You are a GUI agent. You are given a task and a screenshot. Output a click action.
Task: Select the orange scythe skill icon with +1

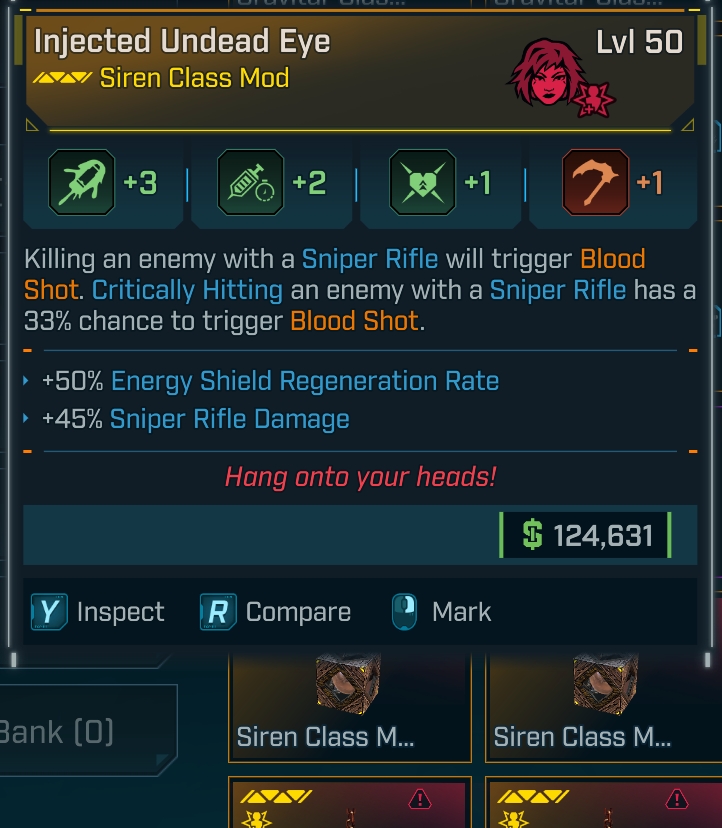595,182
